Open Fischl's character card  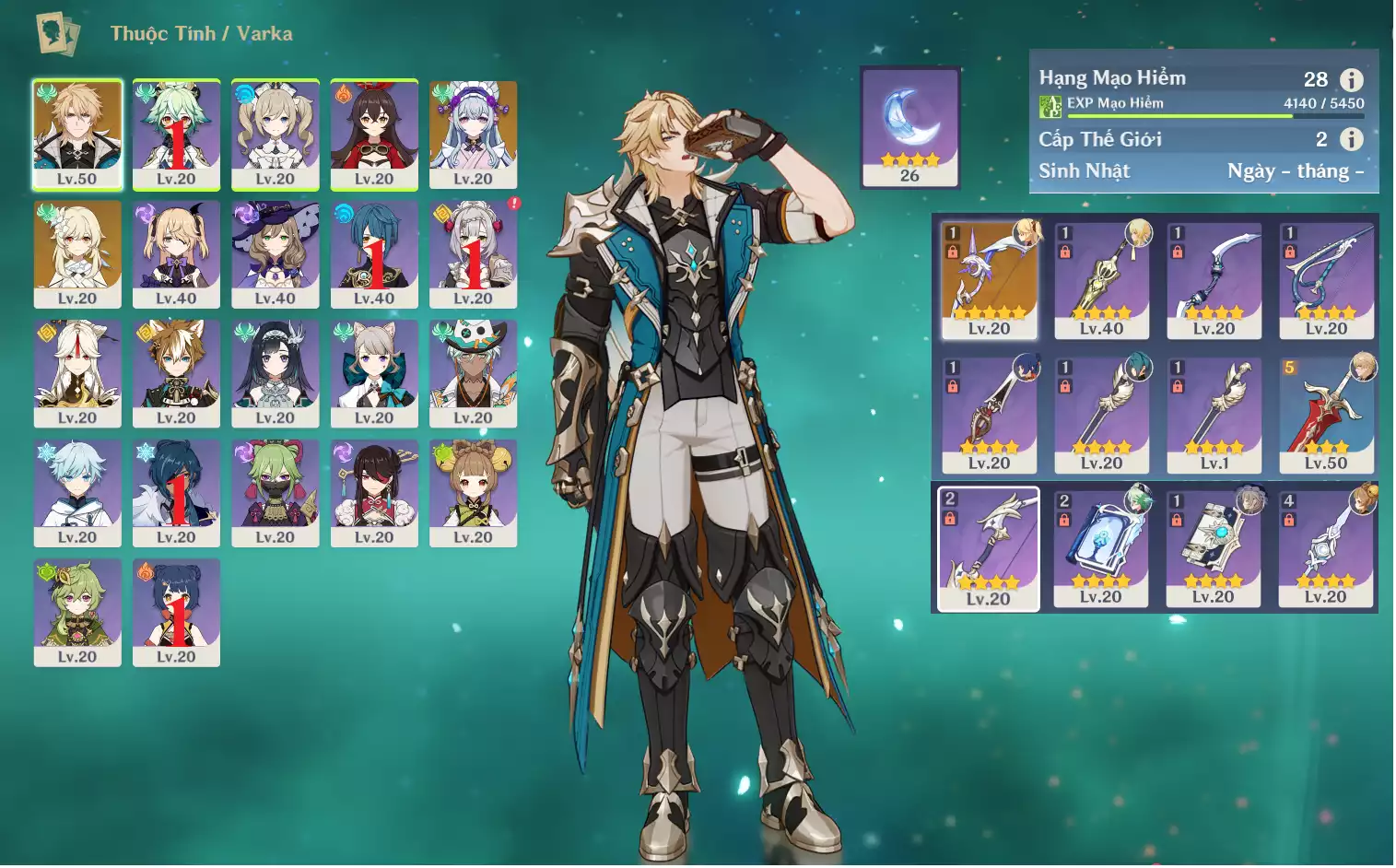click(176, 254)
